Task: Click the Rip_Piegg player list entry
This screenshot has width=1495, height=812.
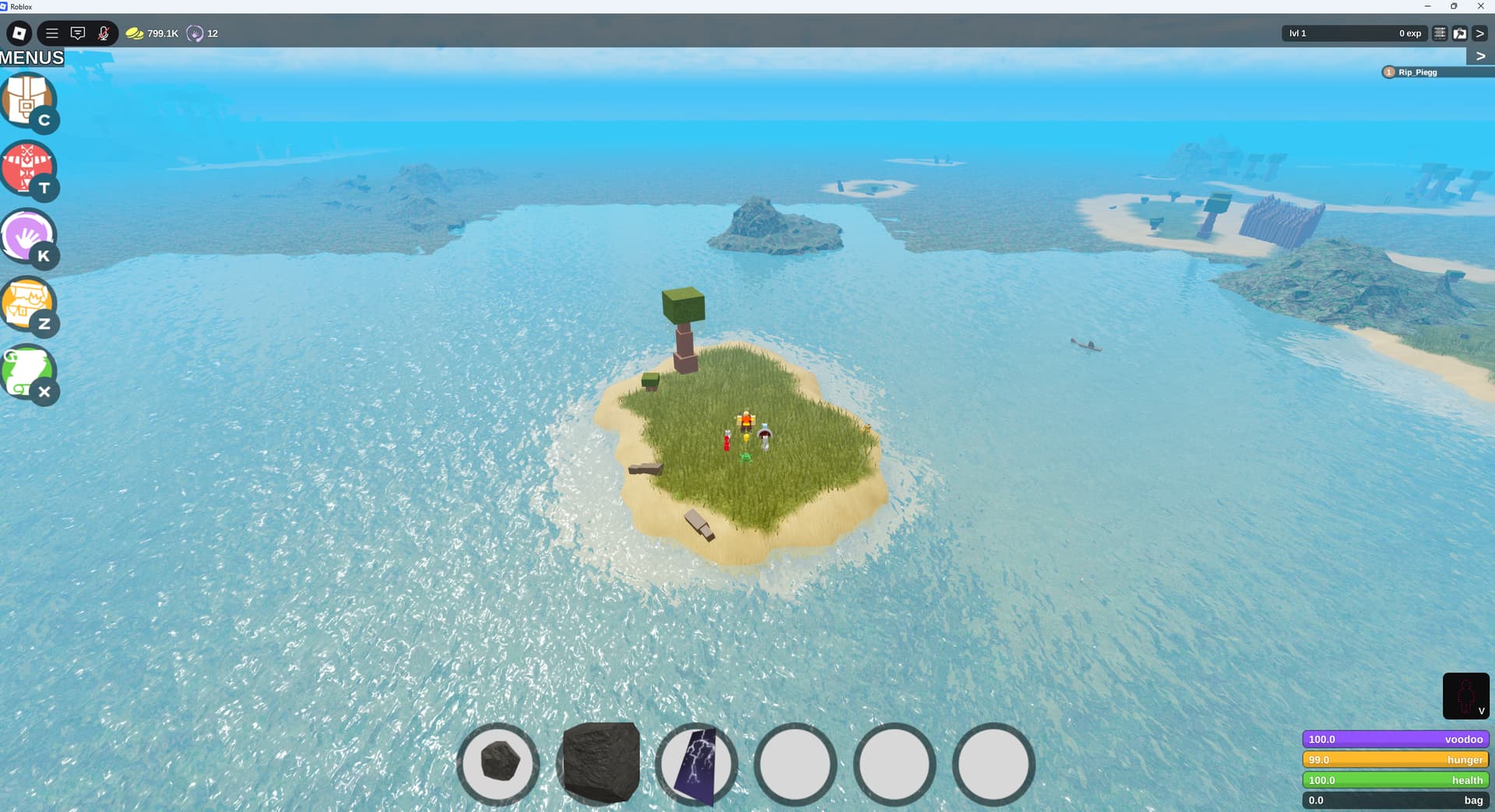Action: coord(1417,72)
